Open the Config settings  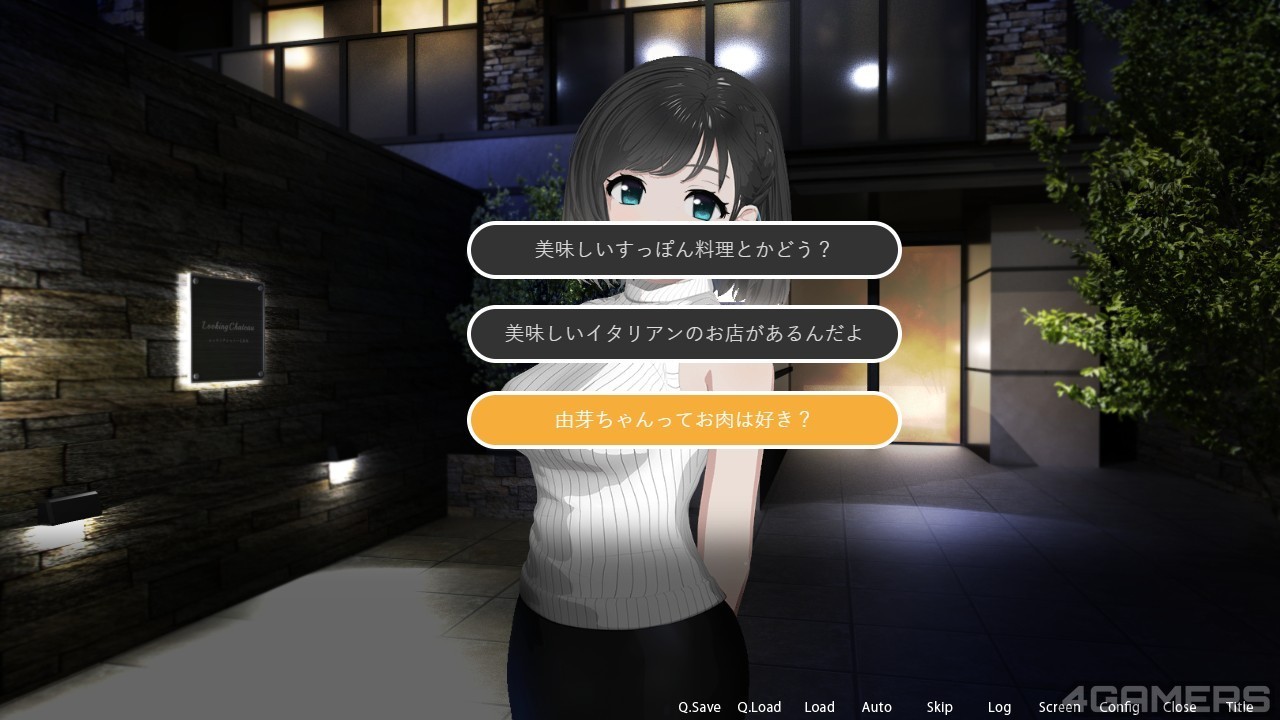[x=1119, y=707]
